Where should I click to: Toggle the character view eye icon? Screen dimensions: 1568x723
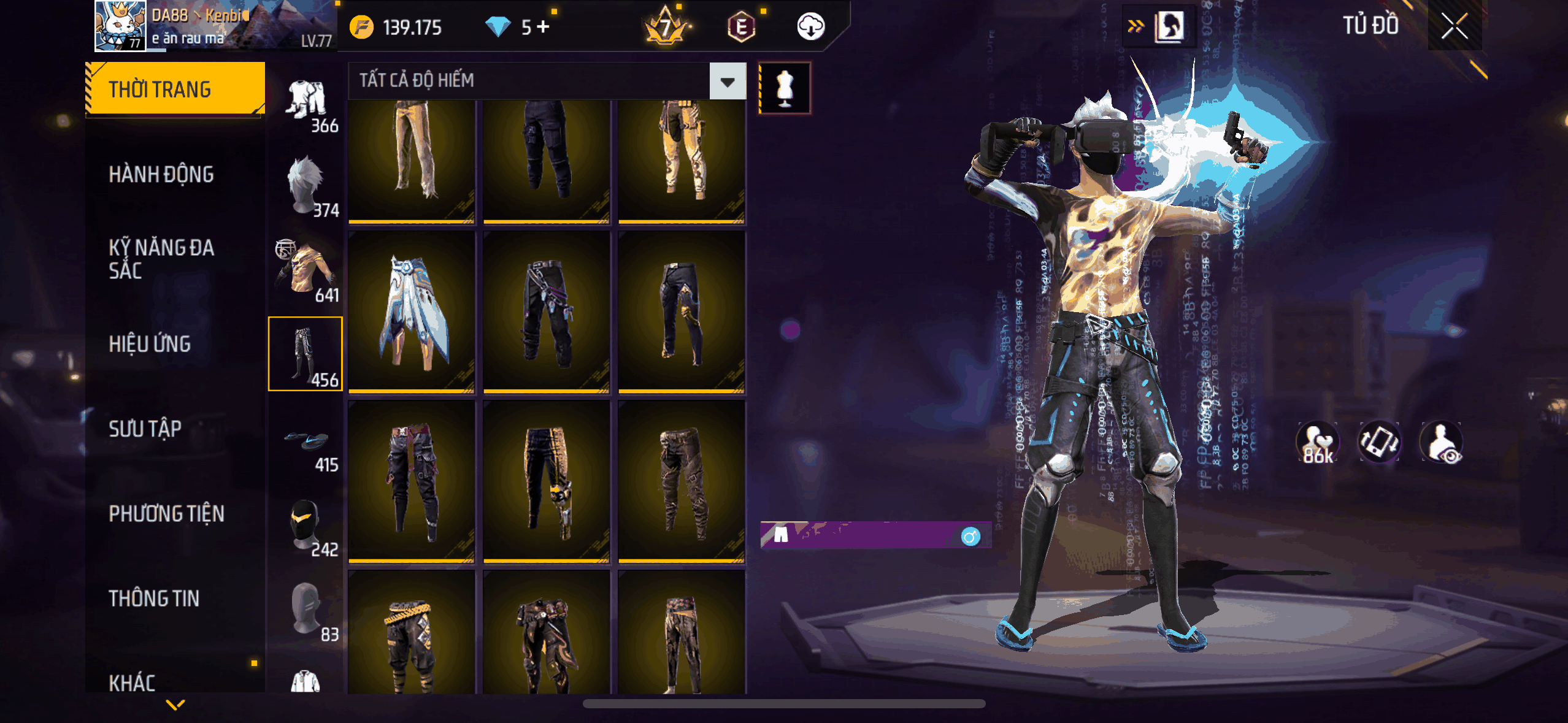click(1441, 442)
